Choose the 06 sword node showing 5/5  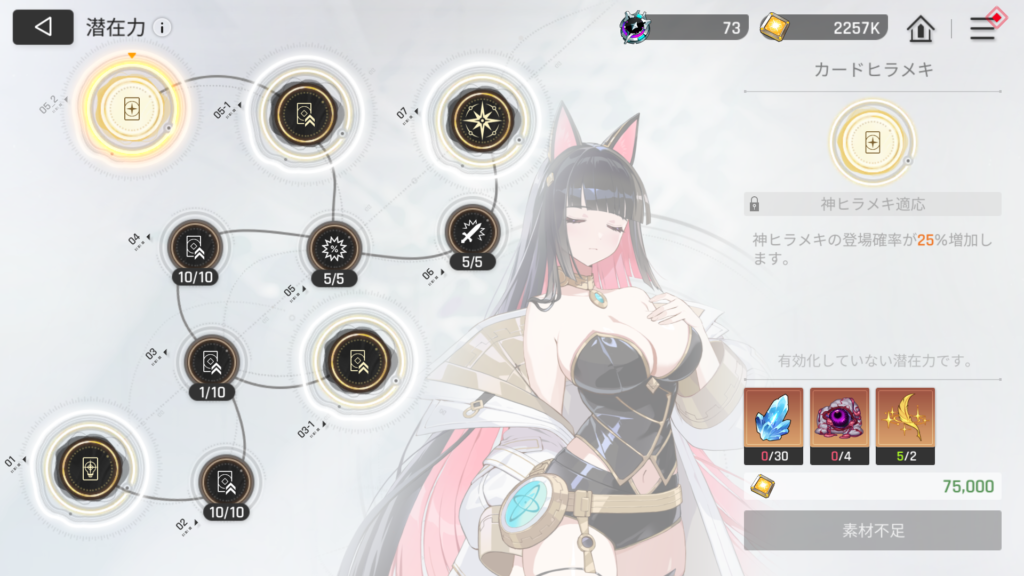471,232
